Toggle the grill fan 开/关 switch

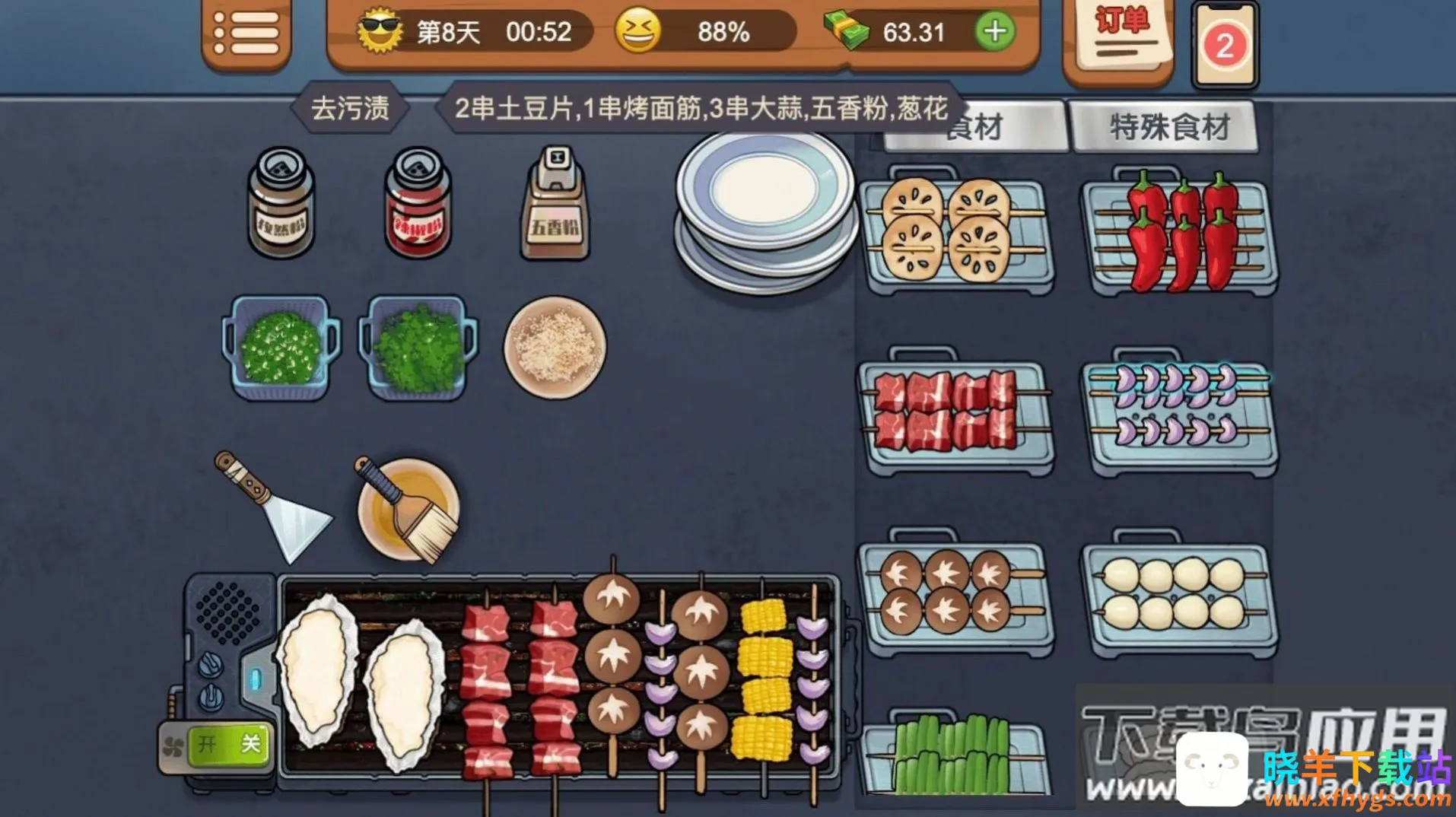227,744
